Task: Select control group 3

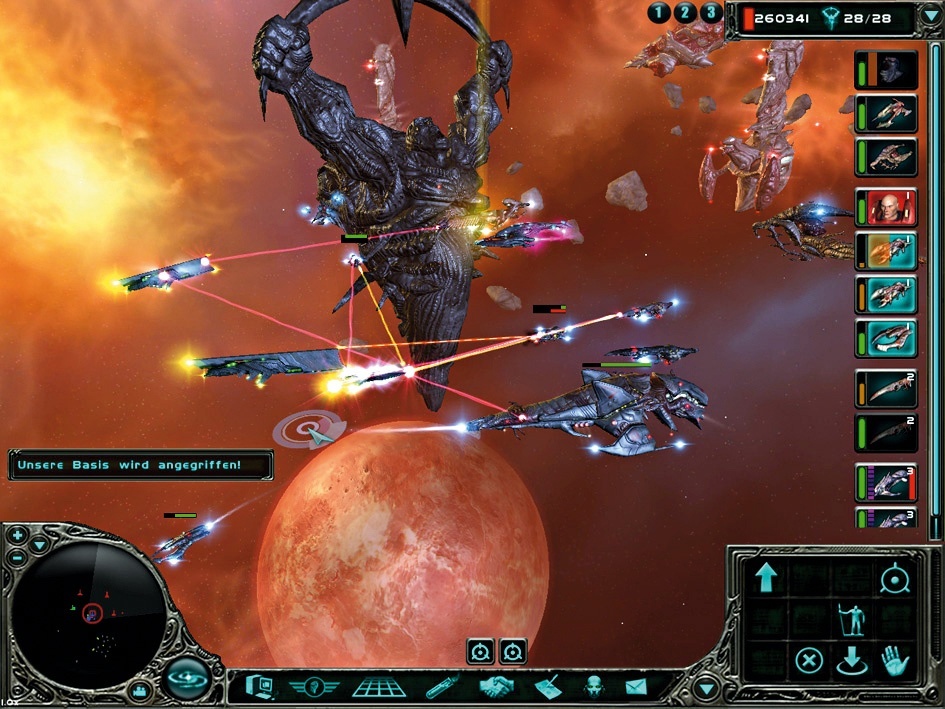Action: pyautogui.click(x=711, y=13)
